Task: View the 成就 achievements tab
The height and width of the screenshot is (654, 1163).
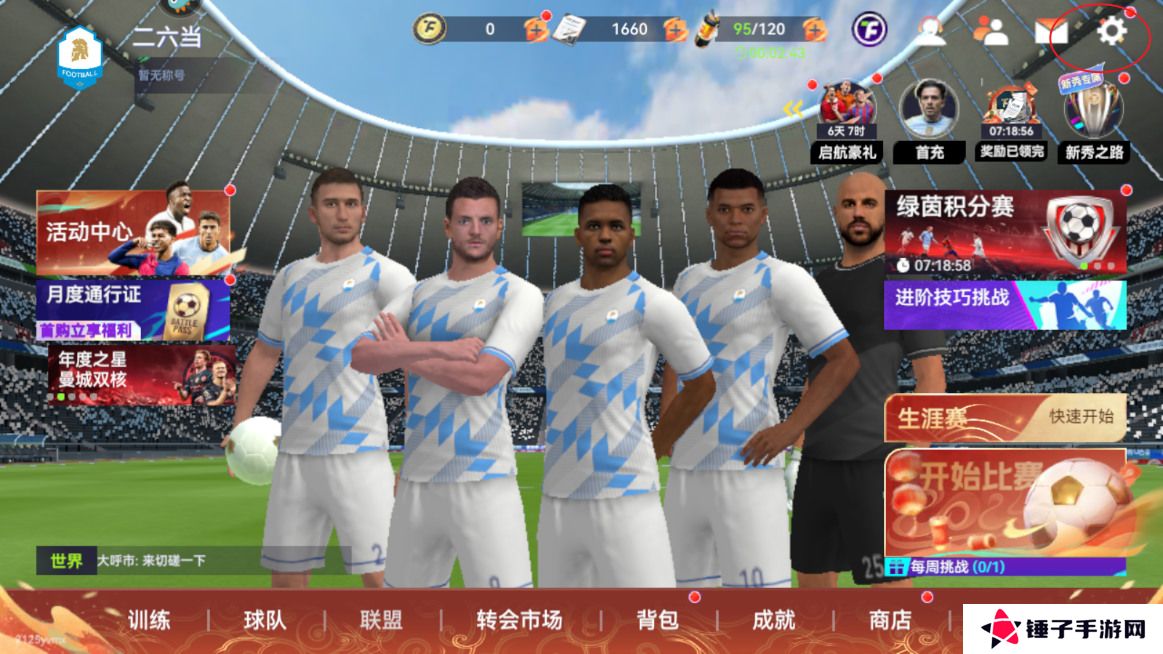Action: [x=773, y=620]
